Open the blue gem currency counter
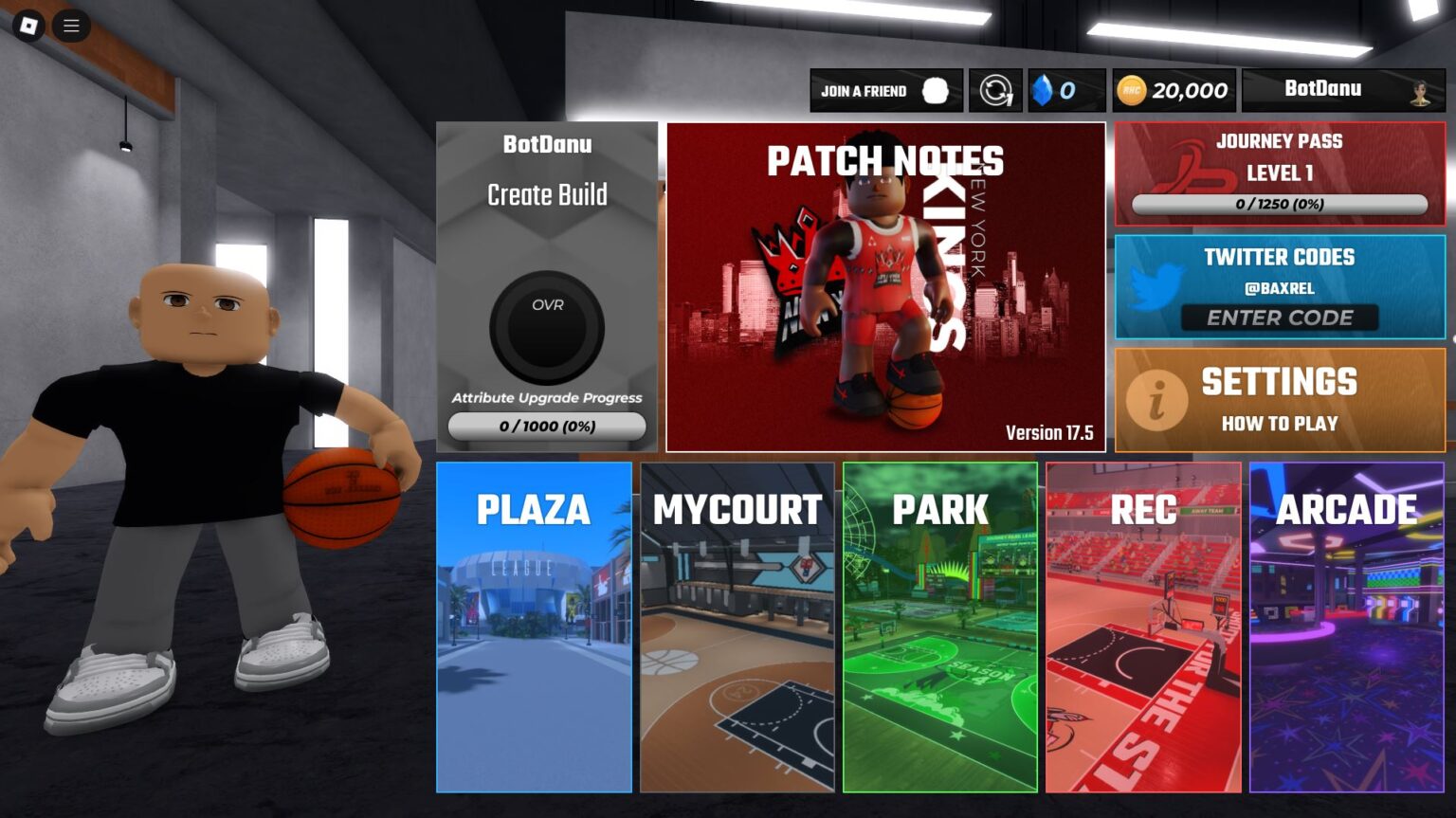Screen dimensions: 1456x818 click(x=1066, y=91)
